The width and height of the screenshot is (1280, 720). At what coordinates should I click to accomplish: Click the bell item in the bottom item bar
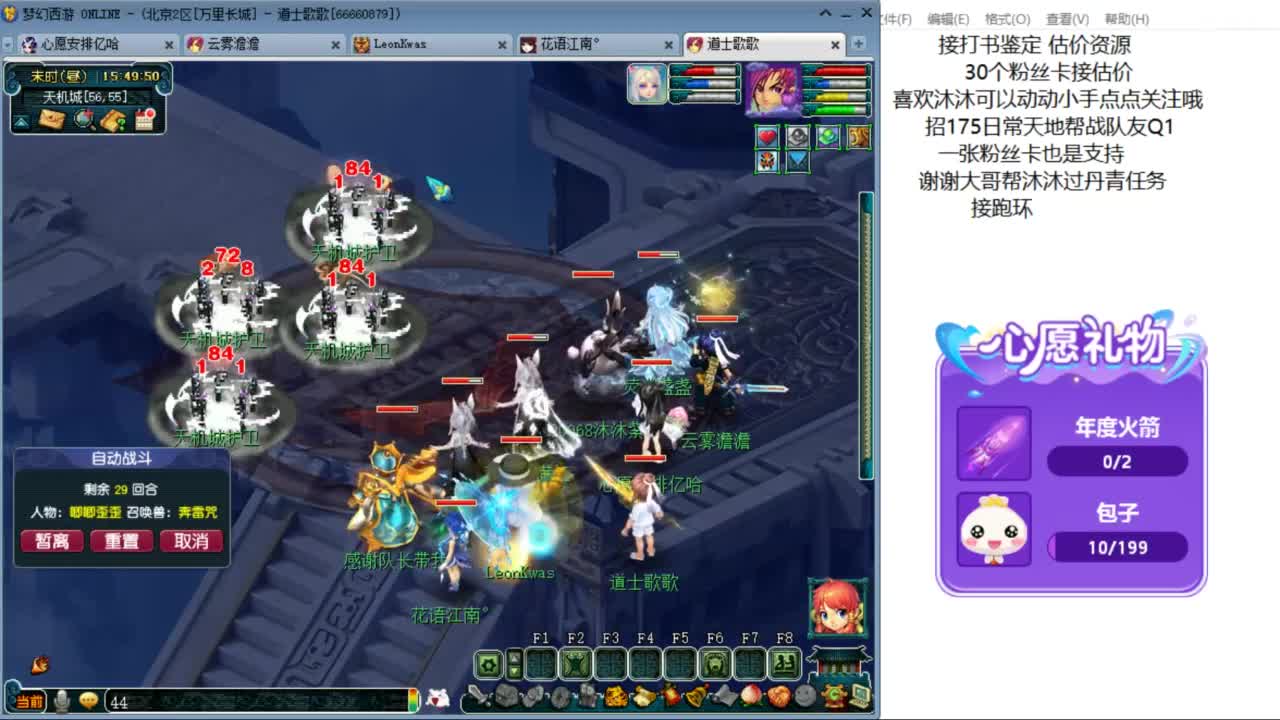coord(695,697)
